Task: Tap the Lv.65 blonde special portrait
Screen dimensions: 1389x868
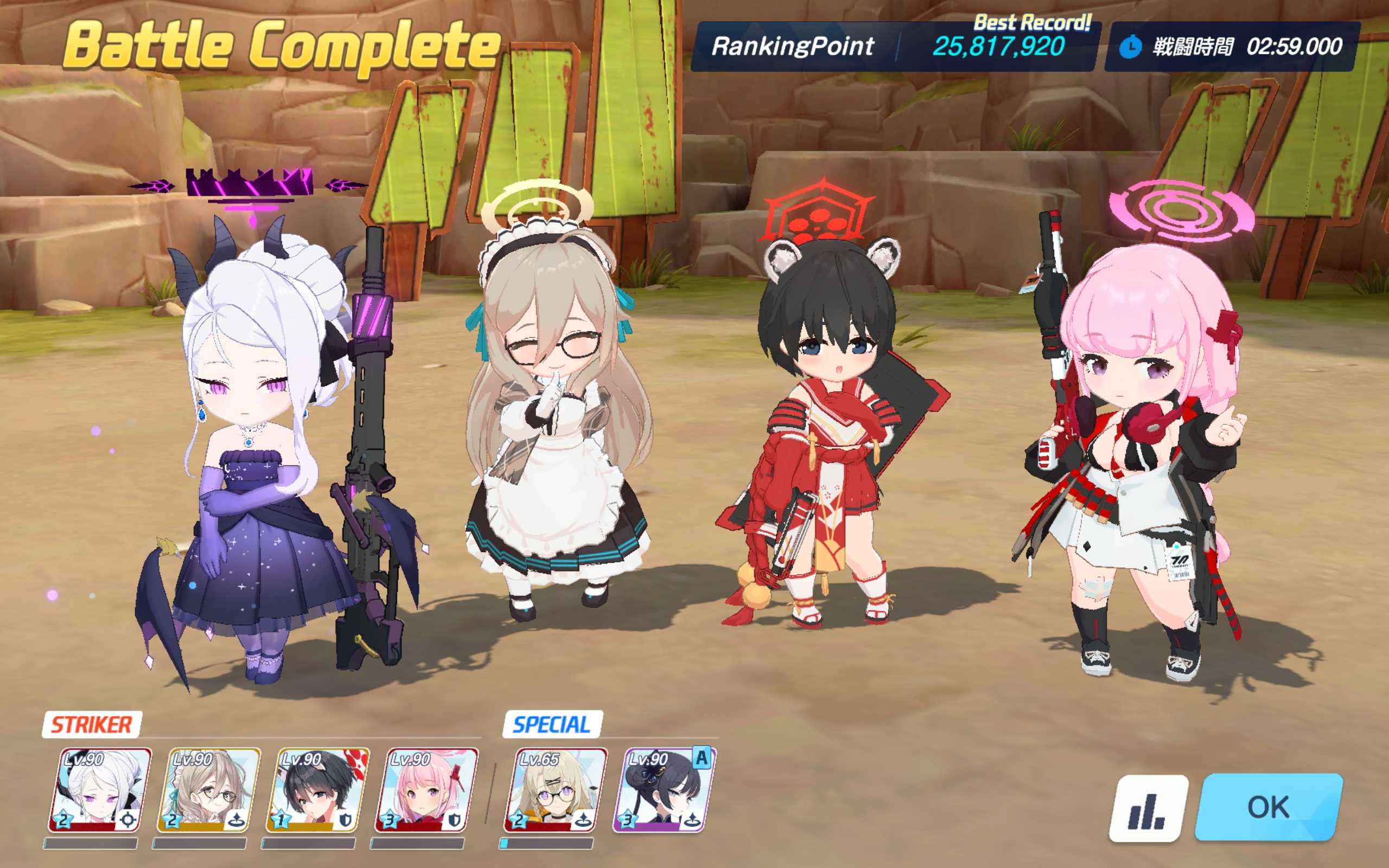Action: (555, 790)
